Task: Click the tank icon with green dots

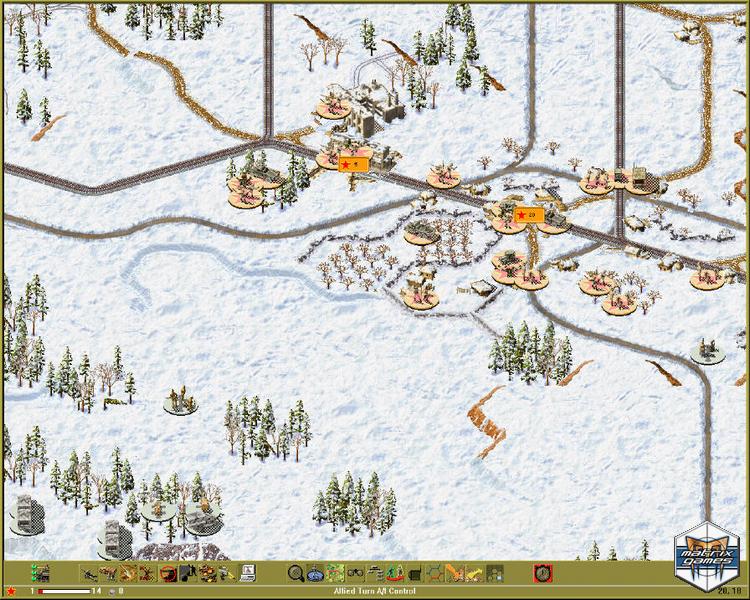Action: tap(42, 573)
